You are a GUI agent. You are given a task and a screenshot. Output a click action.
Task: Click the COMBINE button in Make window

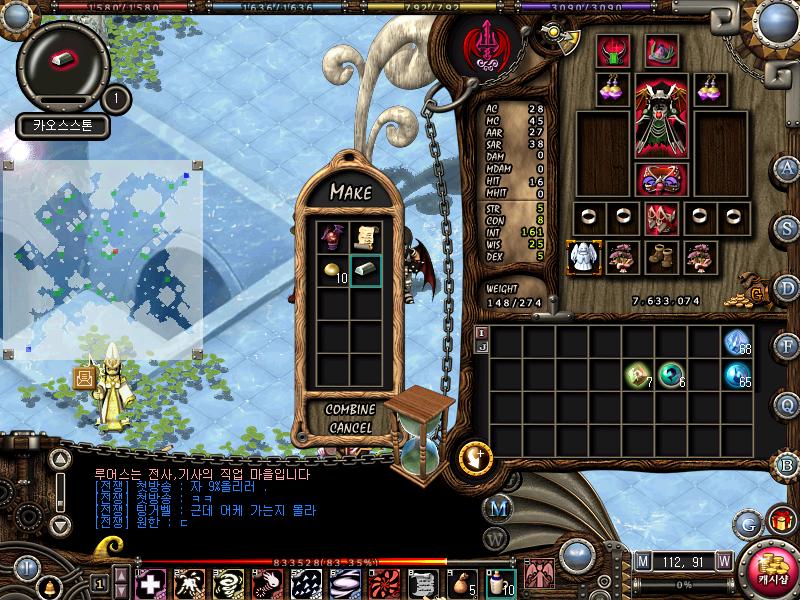click(350, 410)
